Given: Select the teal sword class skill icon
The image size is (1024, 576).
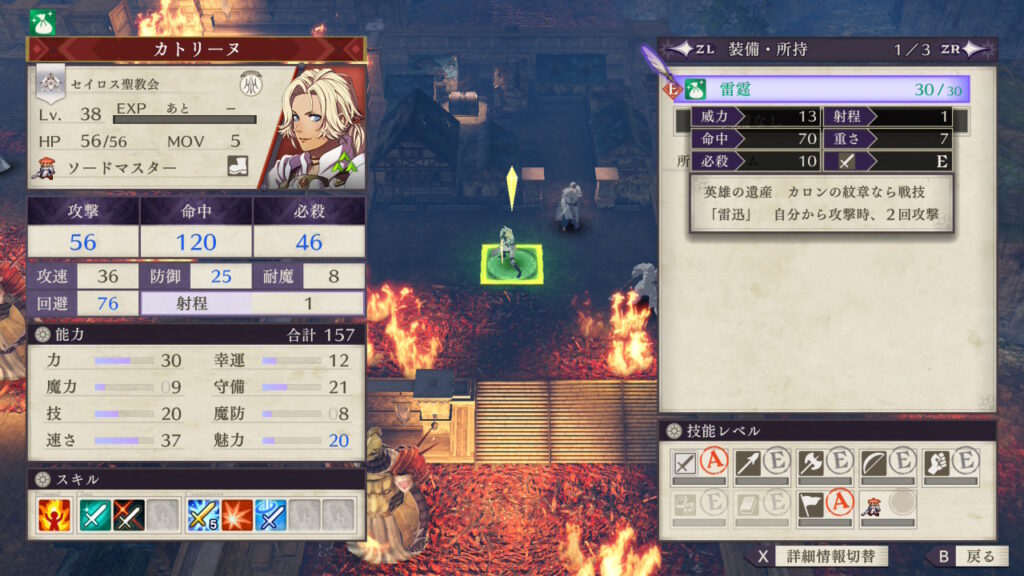Looking at the screenshot, I should coord(96,515).
